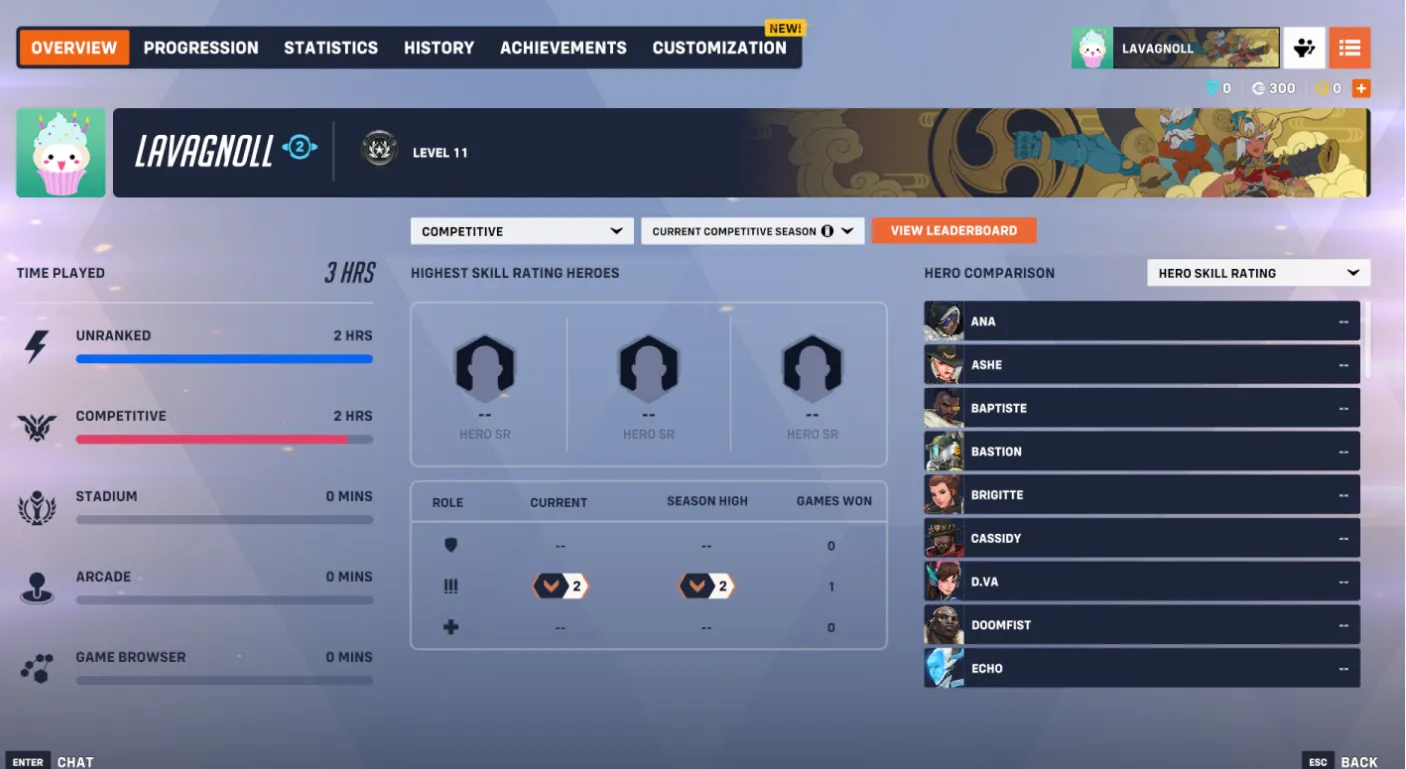
Task: Open the Competitive mode dropdown
Action: click(521, 230)
